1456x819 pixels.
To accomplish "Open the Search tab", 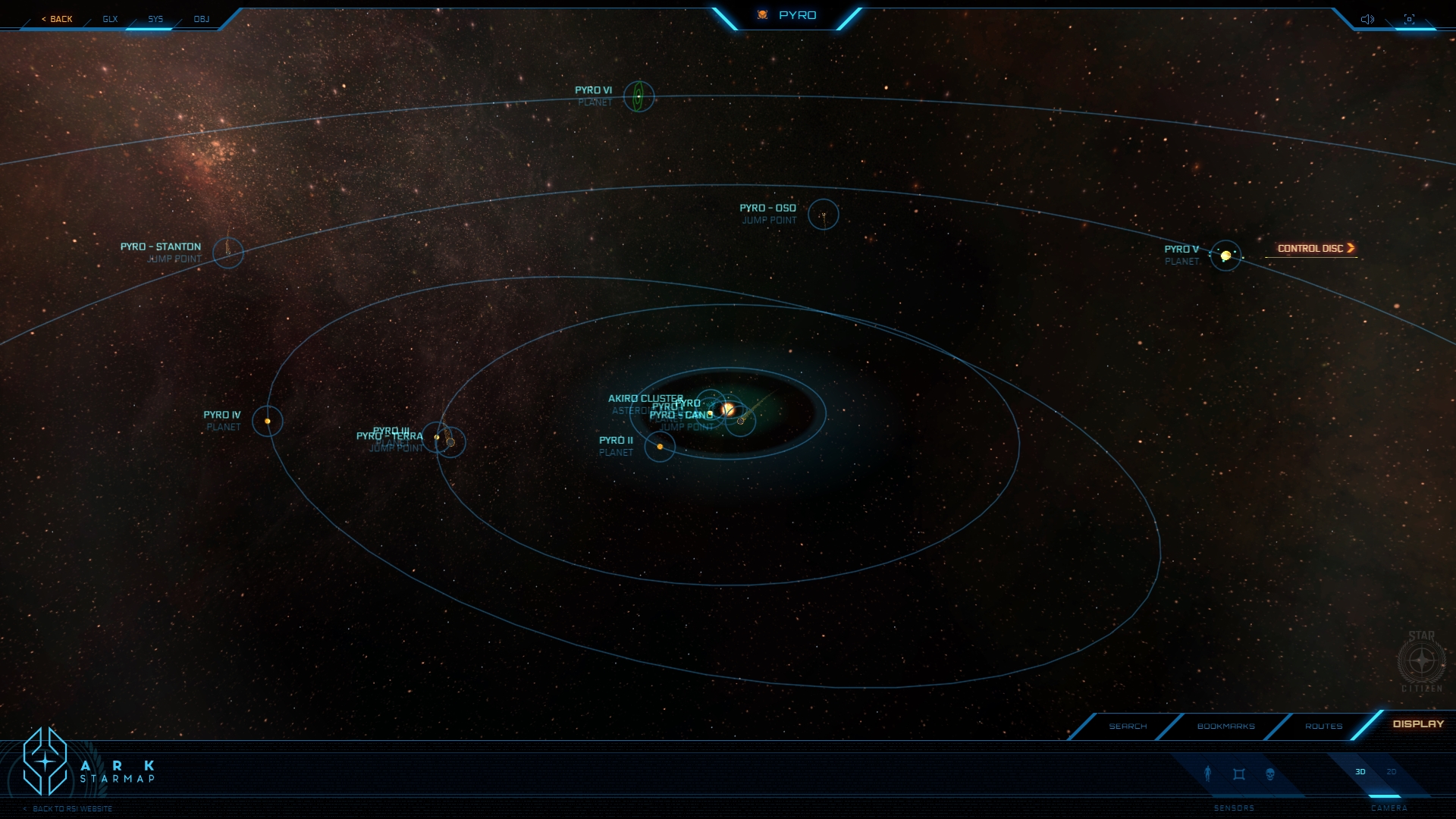I will 1128,726.
